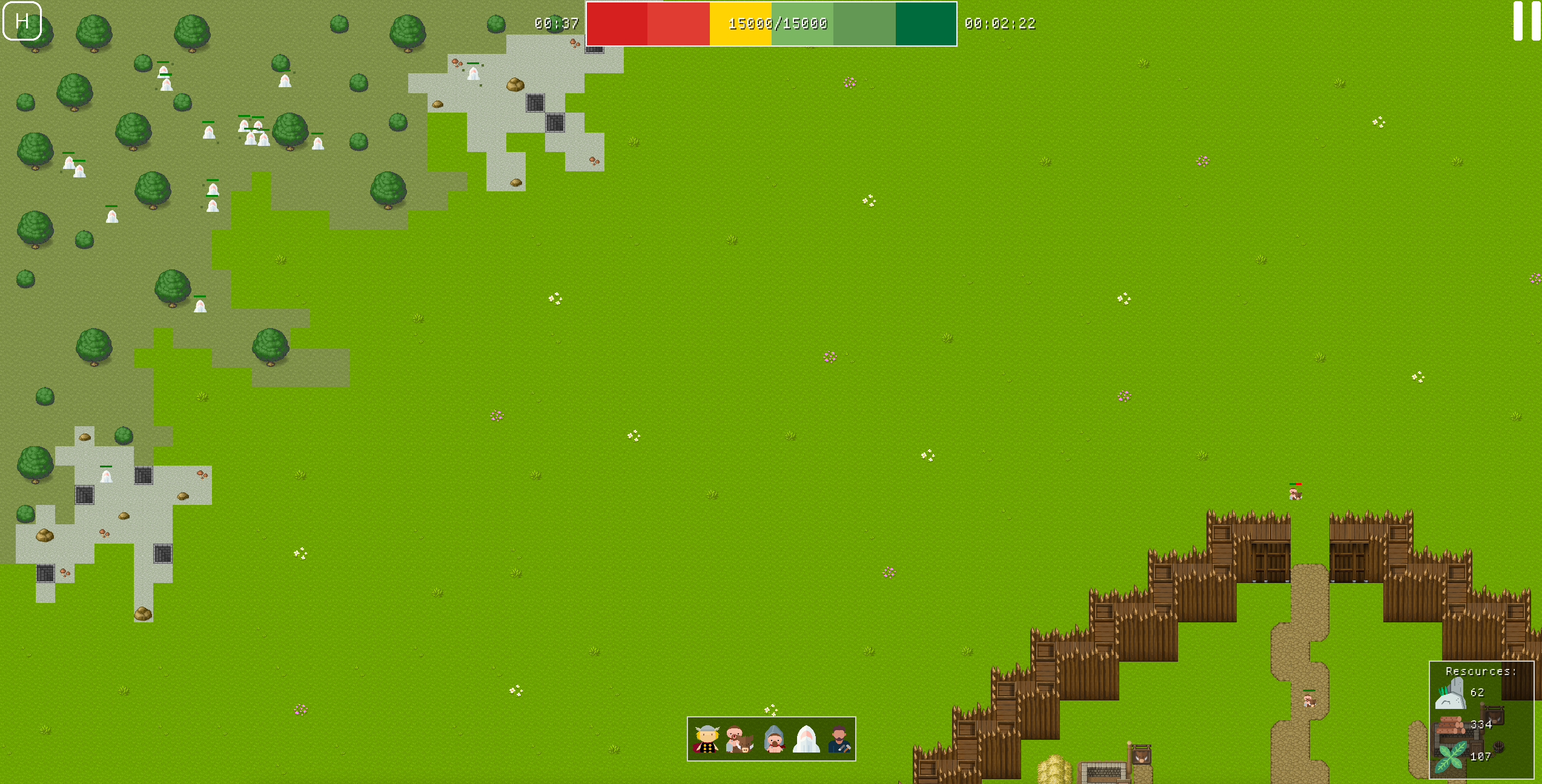The image size is (1542, 784).
Task: Choose the boar hunter unit icon
Action: coord(739,739)
